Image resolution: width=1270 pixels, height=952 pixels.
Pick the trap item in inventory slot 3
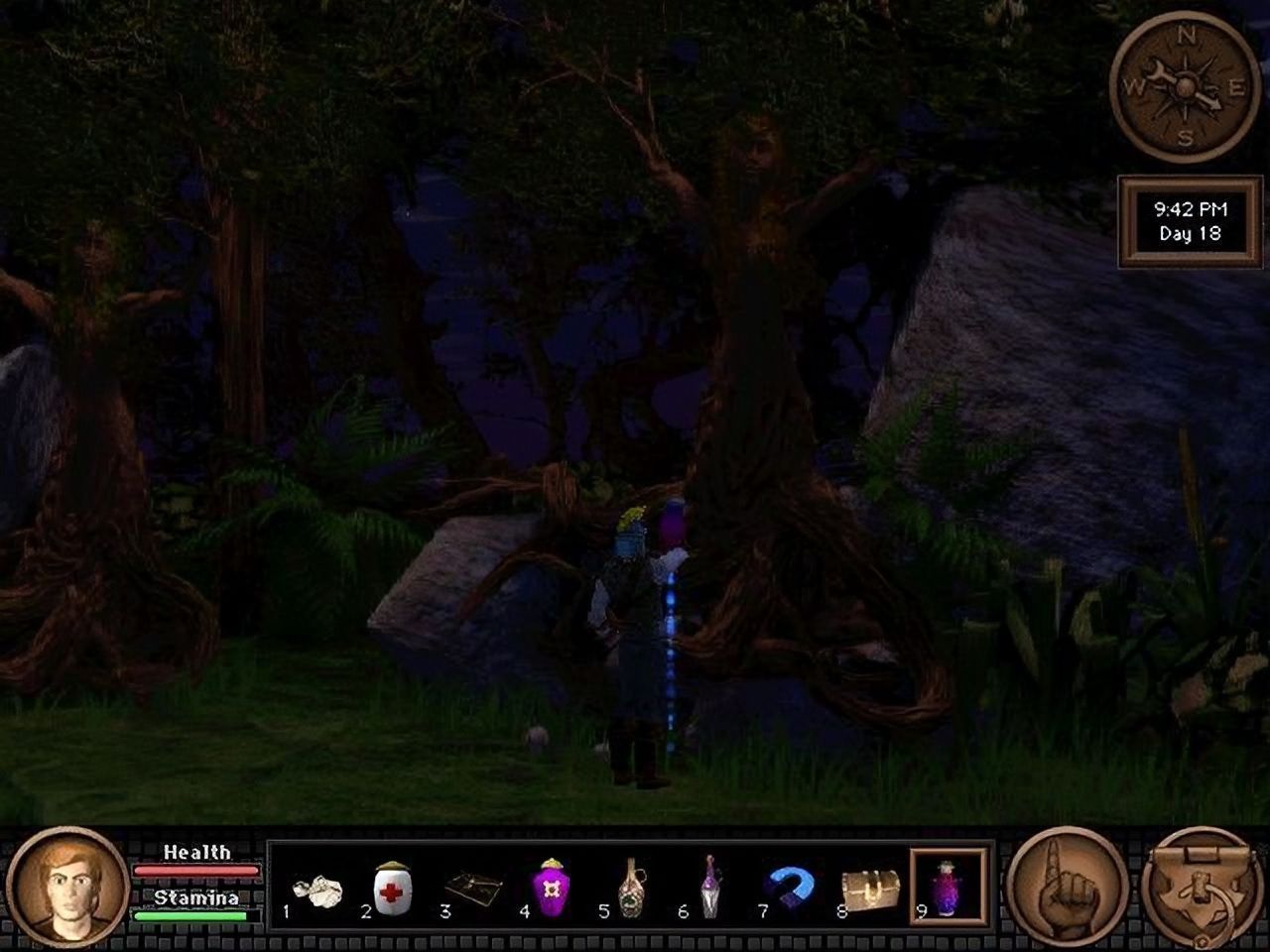(x=473, y=888)
